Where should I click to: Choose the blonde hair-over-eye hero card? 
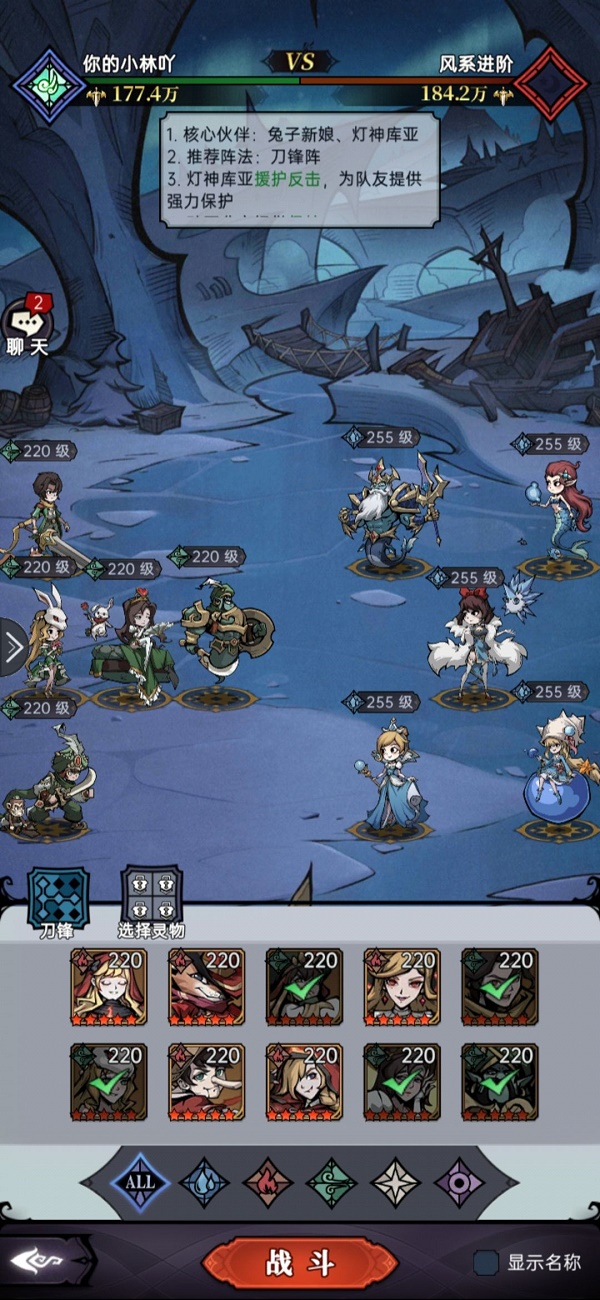click(x=304, y=1082)
